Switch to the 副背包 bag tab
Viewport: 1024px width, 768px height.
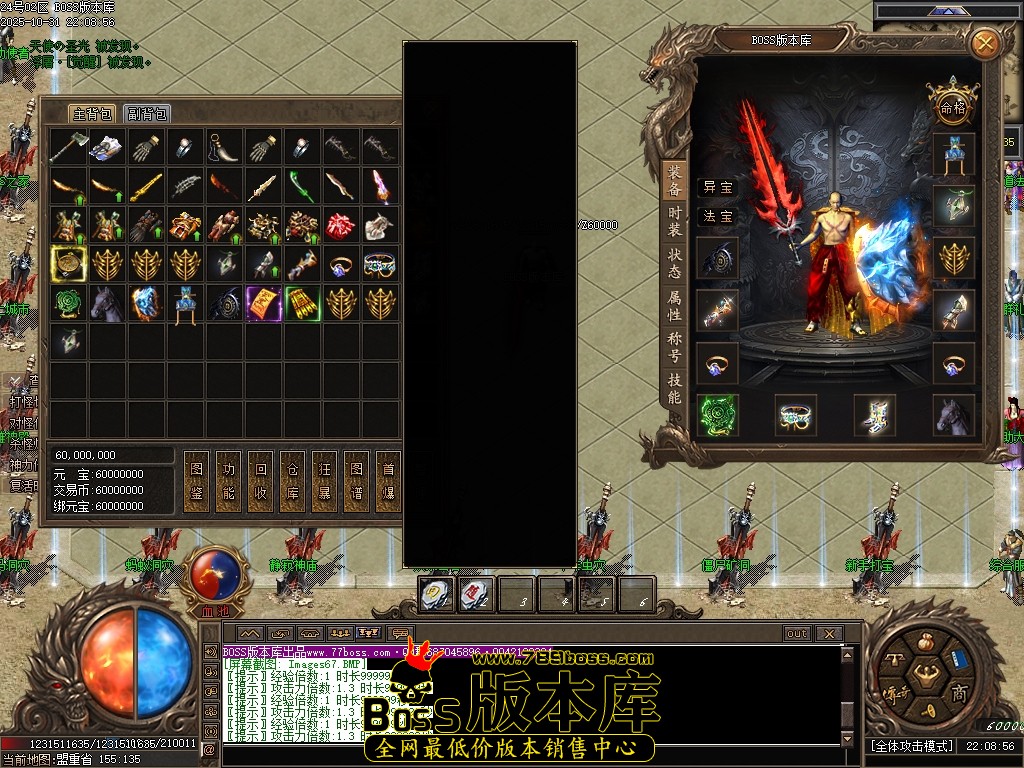147,114
